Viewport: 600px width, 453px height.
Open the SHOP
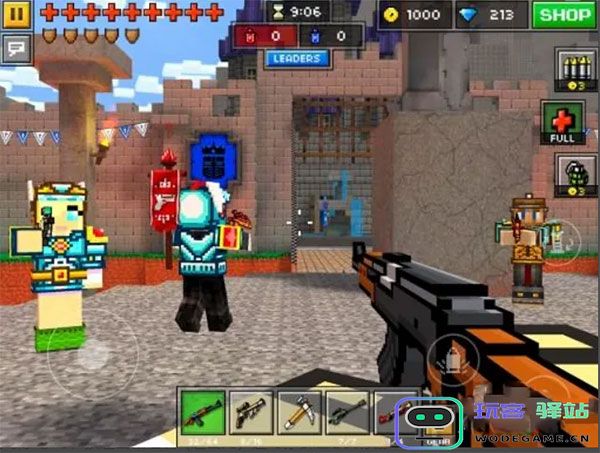[x=563, y=15]
